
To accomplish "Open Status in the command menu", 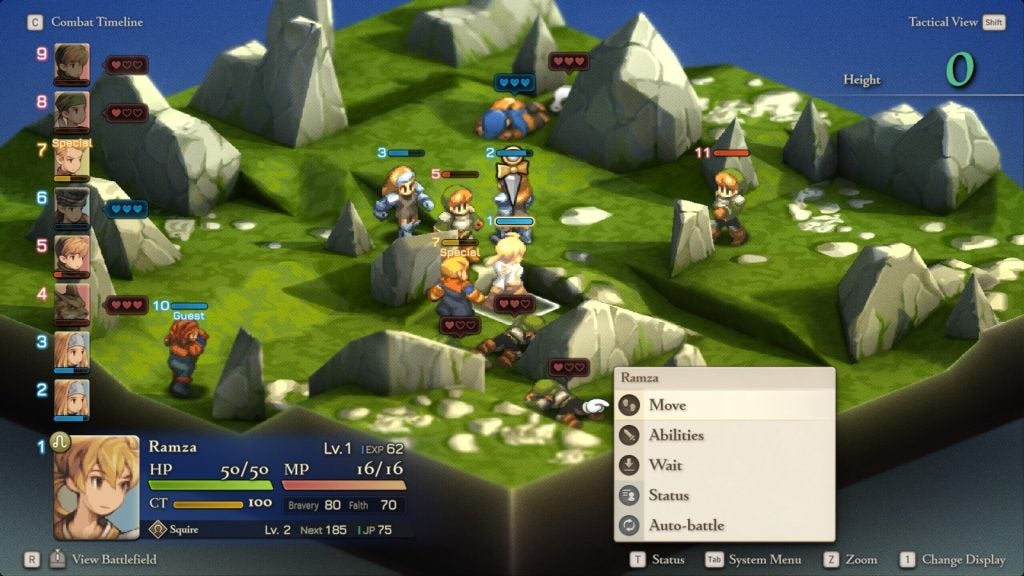I will [x=668, y=495].
